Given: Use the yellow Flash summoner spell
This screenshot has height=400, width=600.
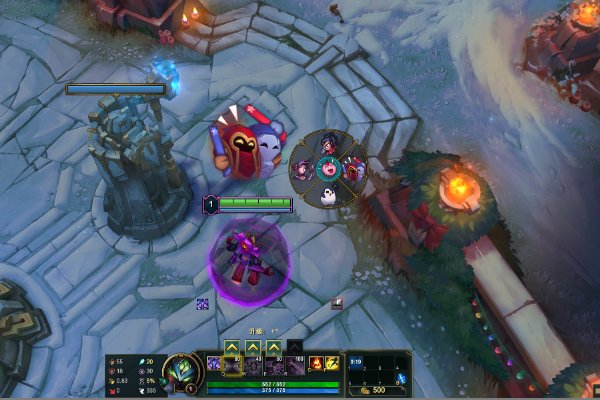Looking at the screenshot, I should 332,363.
